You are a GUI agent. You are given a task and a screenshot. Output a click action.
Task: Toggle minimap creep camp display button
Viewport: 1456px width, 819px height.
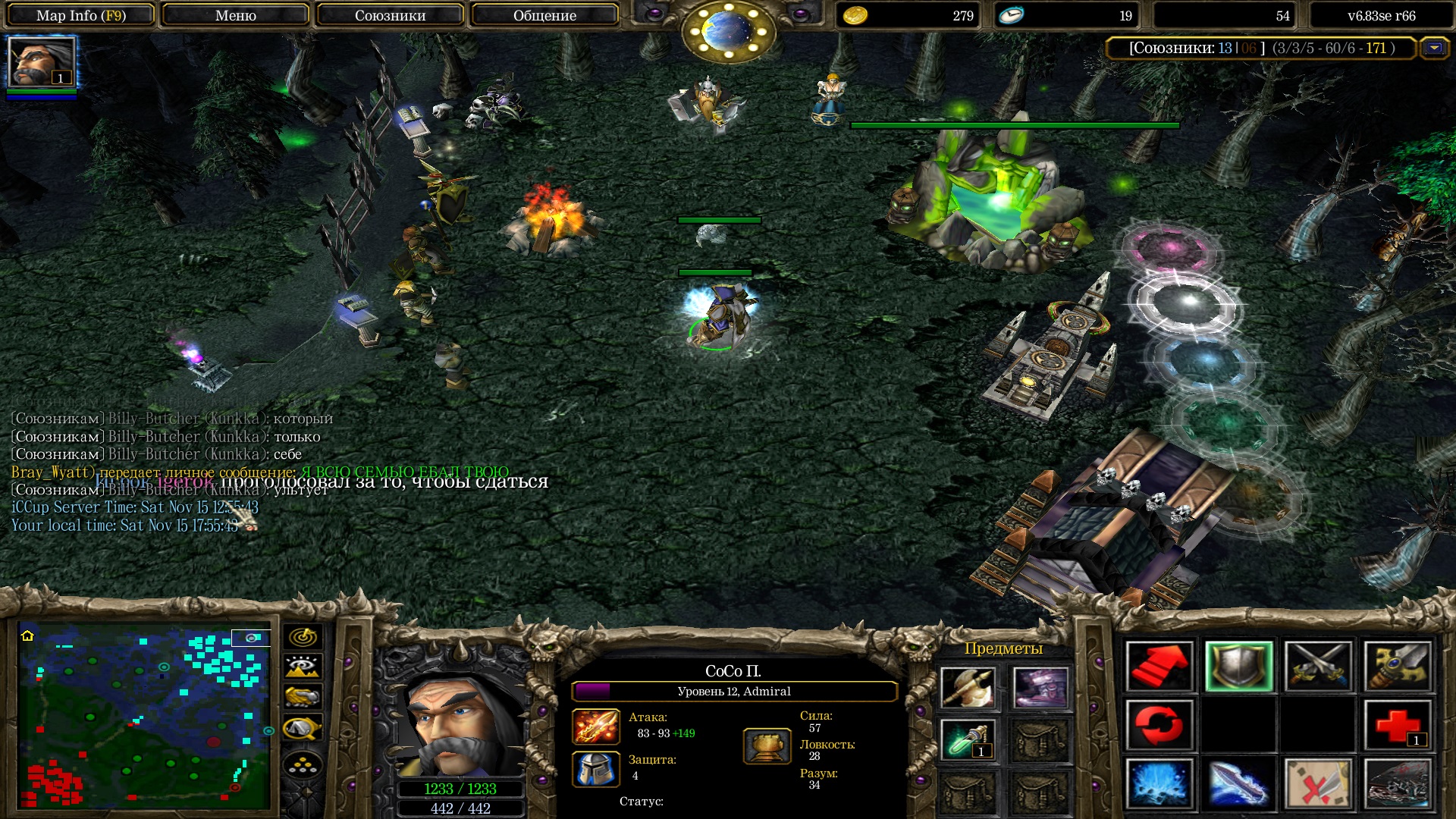click(x=303, y=729)
